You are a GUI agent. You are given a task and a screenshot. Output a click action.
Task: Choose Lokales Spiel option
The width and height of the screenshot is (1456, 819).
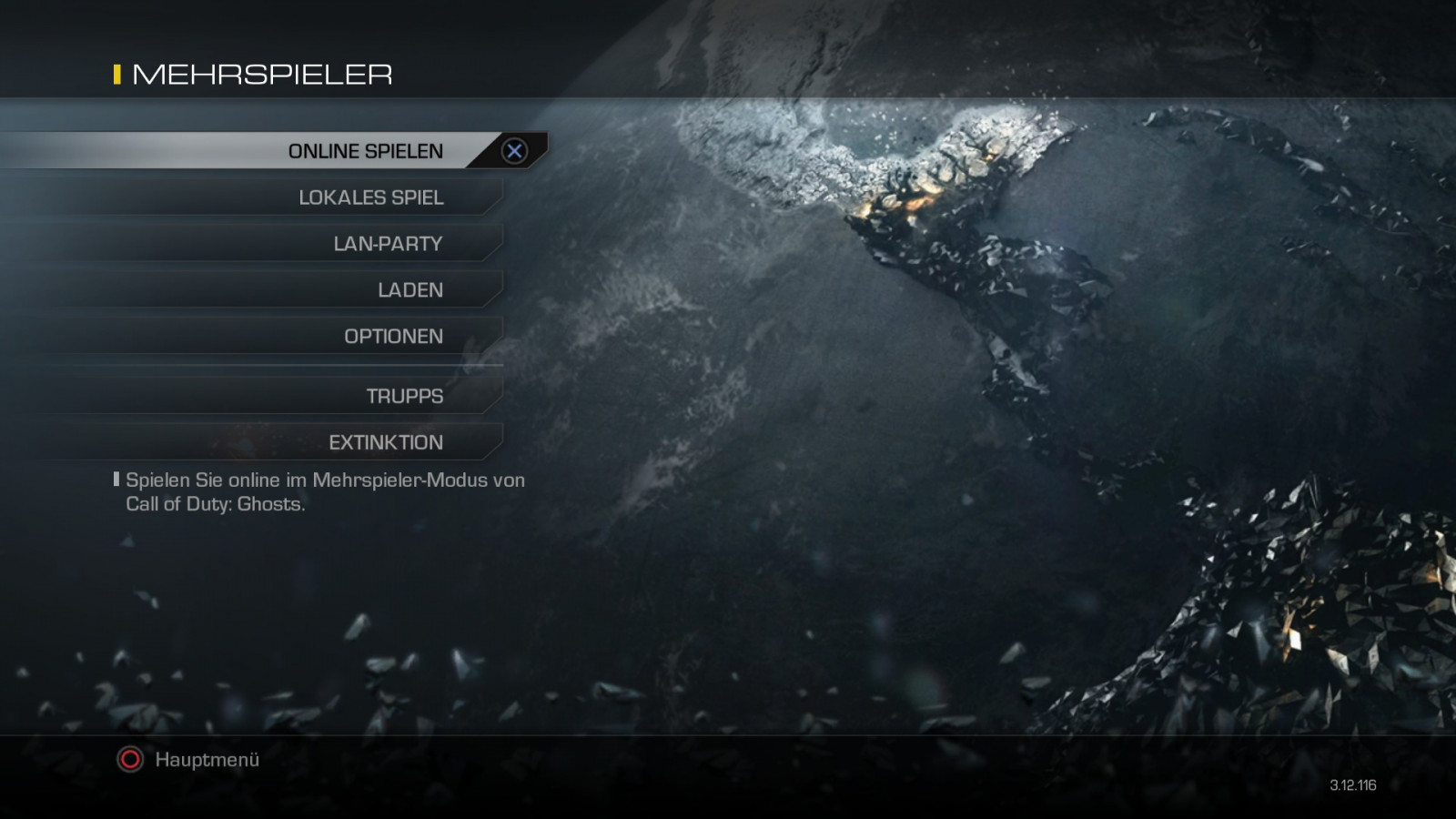click(370, 197)
